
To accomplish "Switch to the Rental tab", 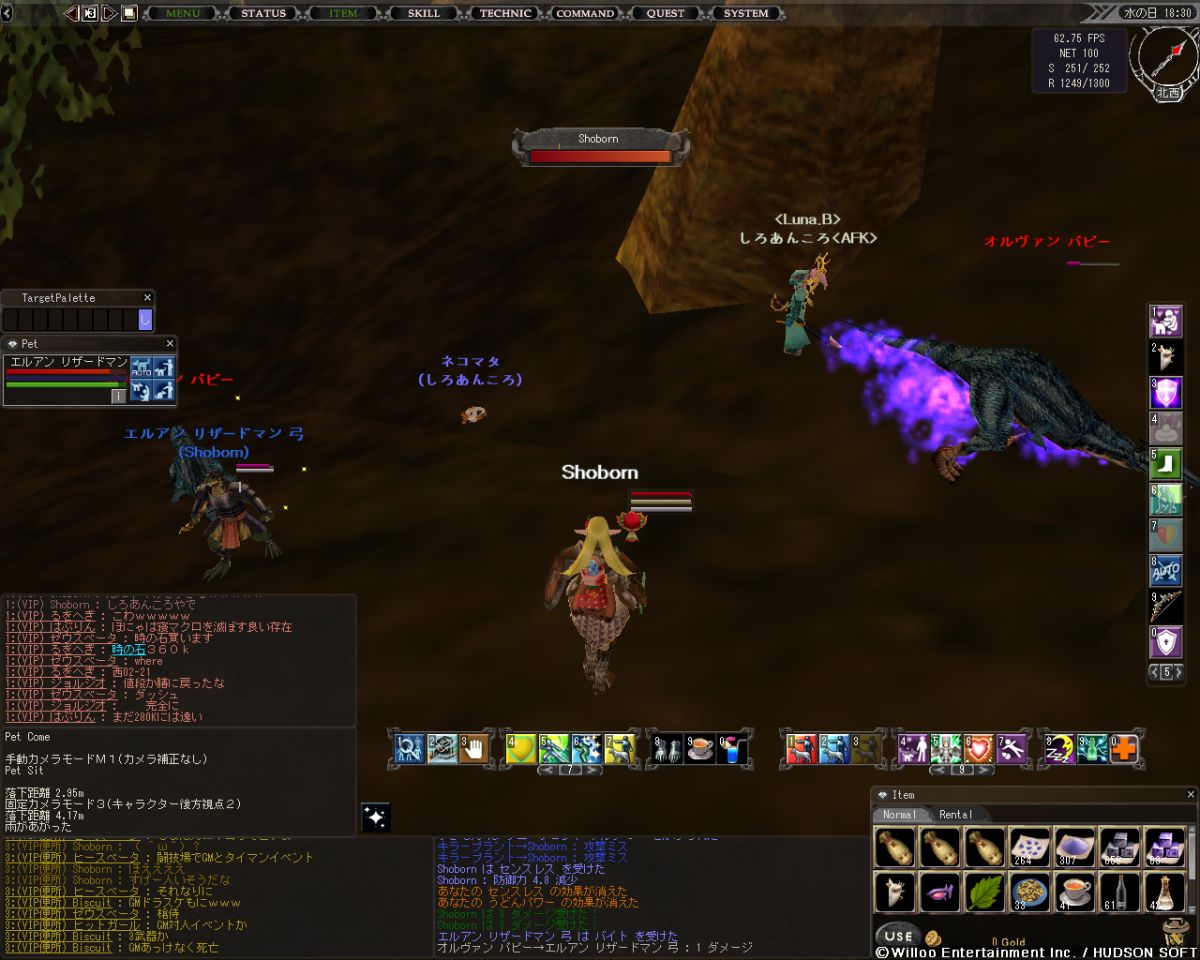I will (955, 814).
